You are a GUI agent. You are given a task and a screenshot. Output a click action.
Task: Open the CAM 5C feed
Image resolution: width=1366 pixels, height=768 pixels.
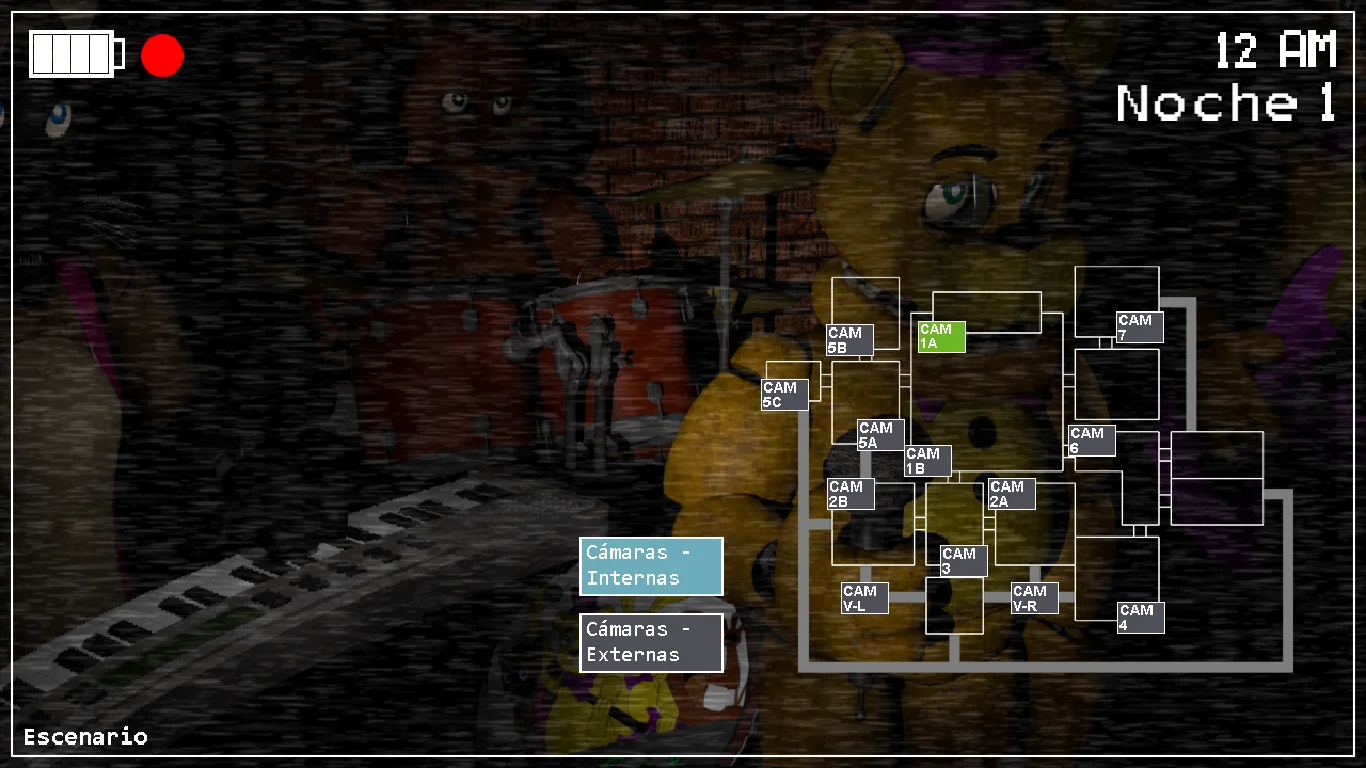[785, 395]
